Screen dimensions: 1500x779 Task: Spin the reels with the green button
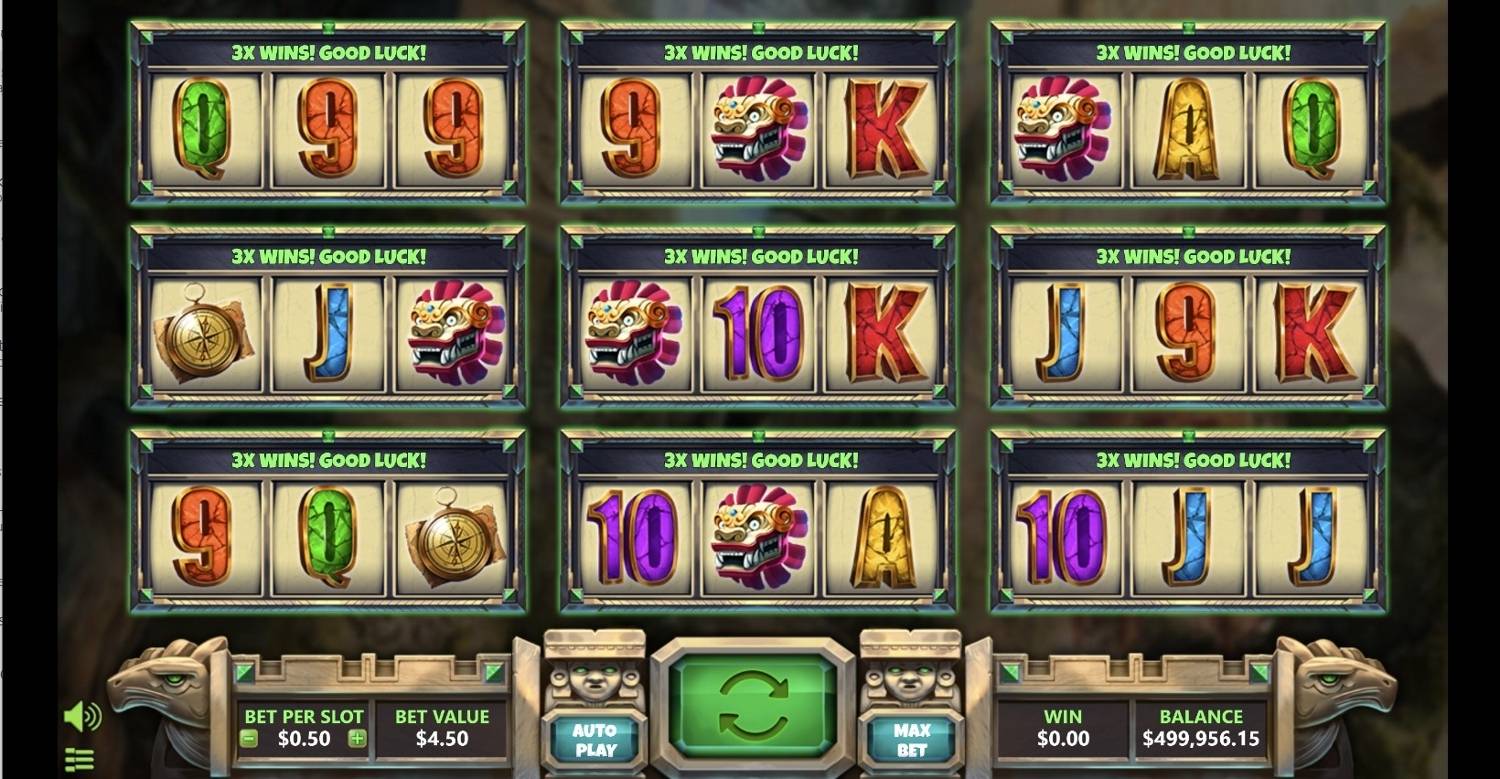pos(753,704)
